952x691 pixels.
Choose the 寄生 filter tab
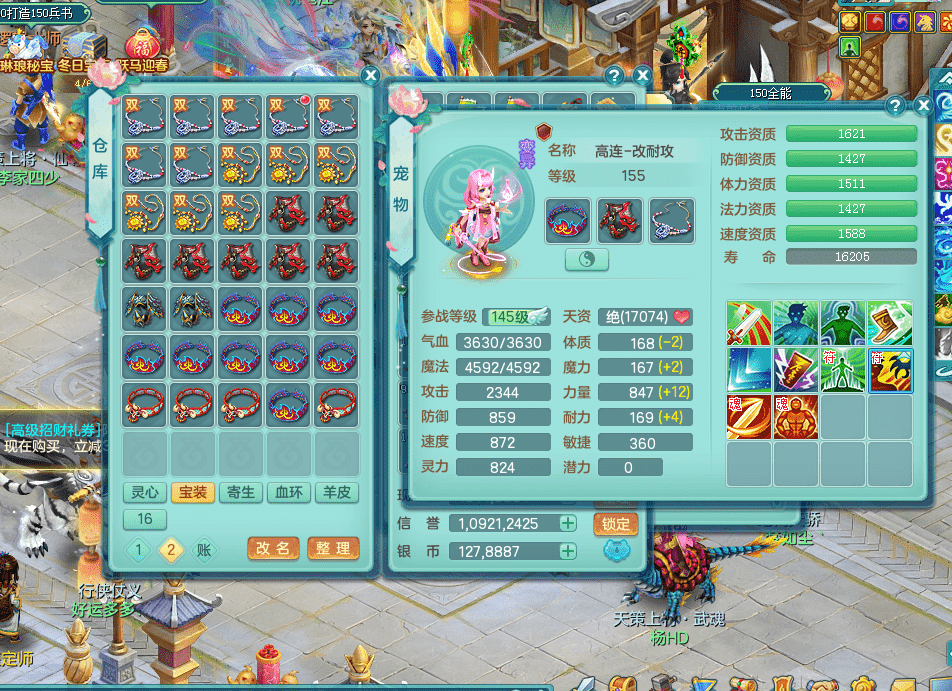[240, 492]
